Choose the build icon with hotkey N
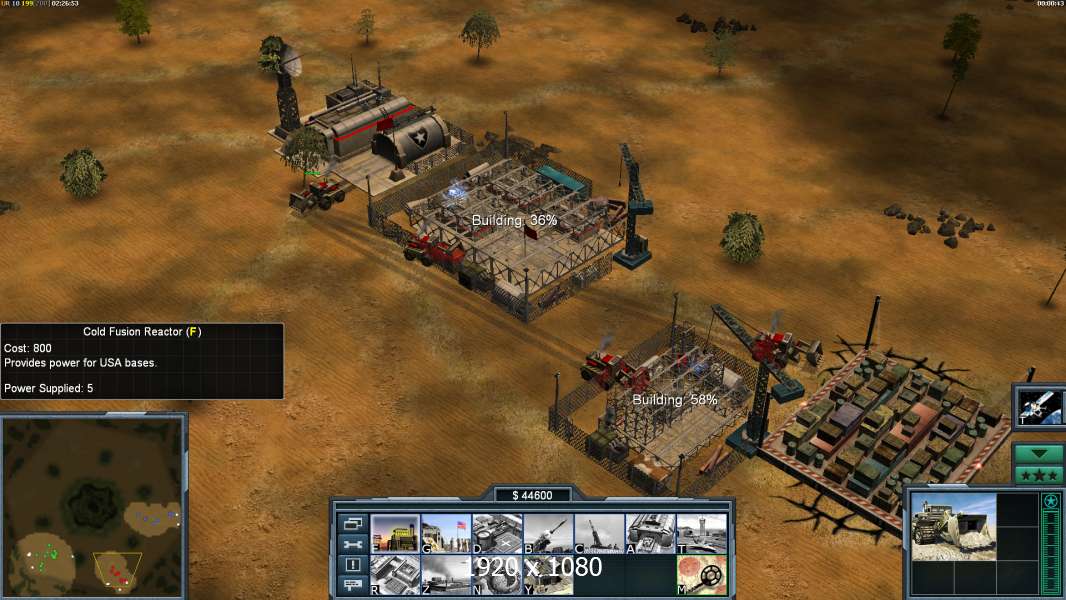 pyautogui.click(x=497, y=575)
